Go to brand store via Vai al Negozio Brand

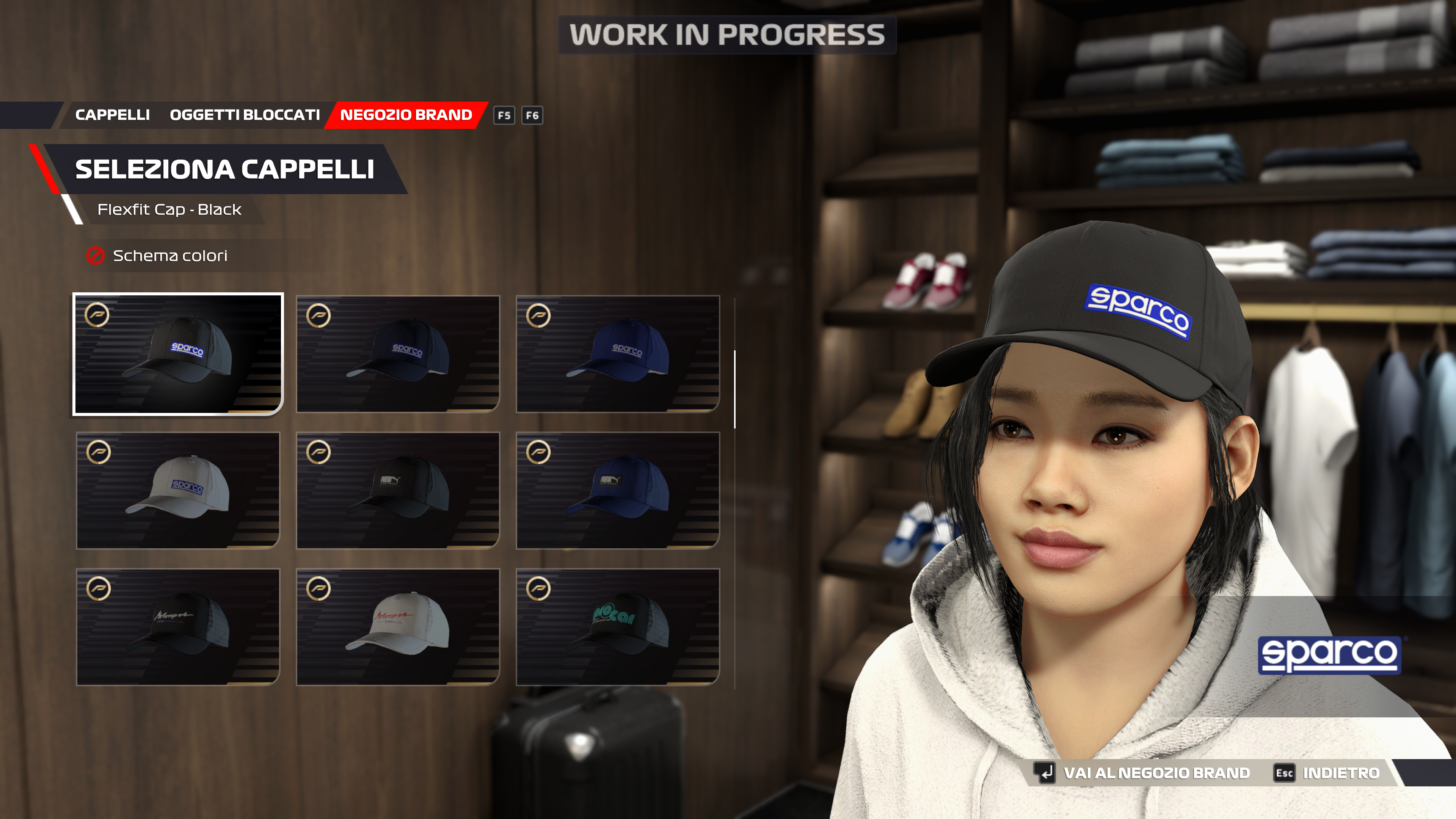pos(1156,773)
